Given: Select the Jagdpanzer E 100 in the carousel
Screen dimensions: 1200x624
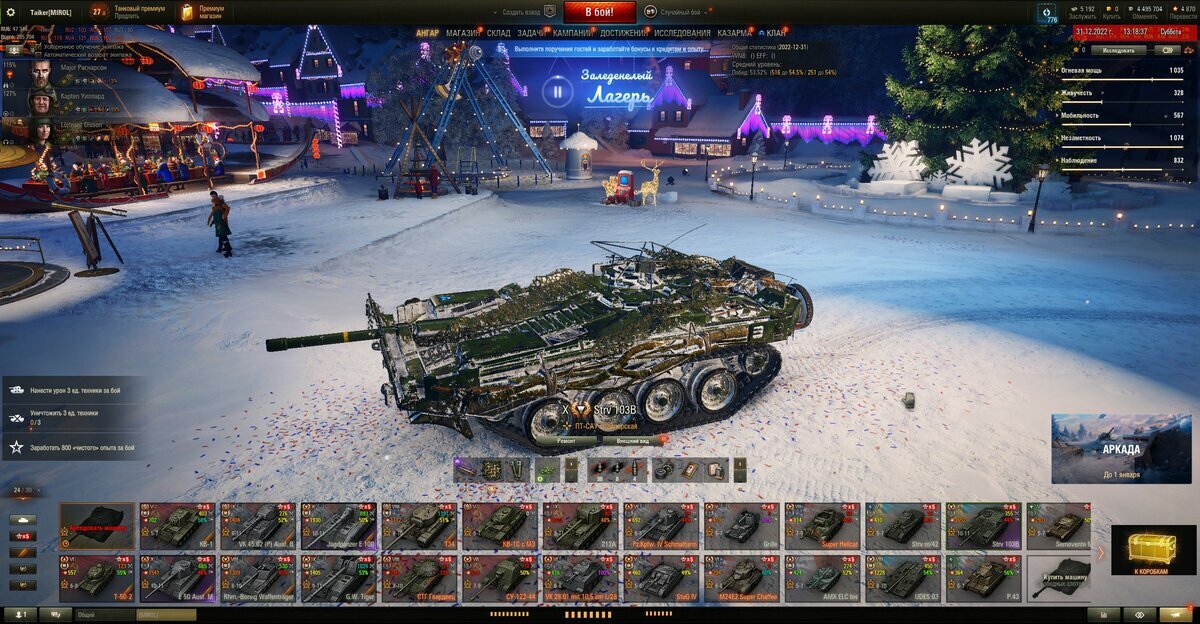Looking at the screenshot, I should (x=339, y=526).
